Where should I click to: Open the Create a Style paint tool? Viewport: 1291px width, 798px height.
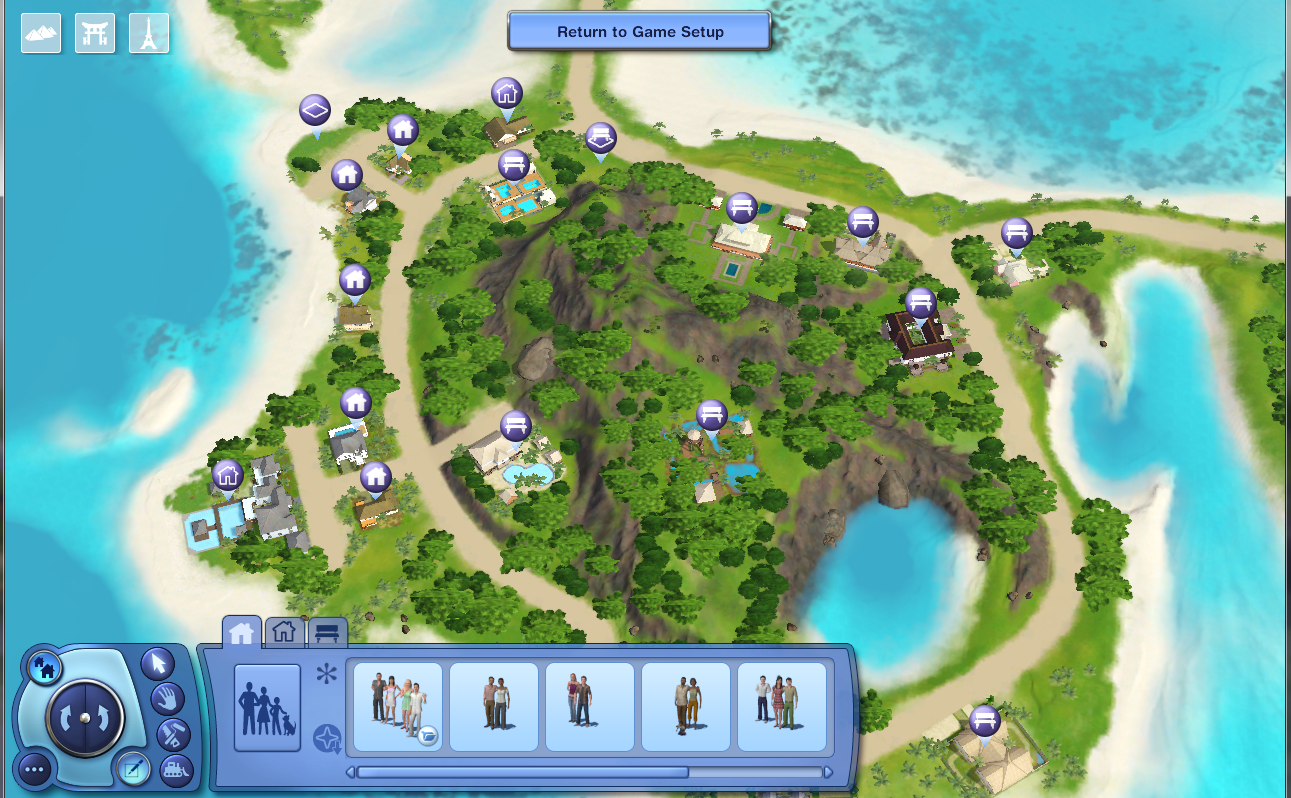[x=171, y=735]
